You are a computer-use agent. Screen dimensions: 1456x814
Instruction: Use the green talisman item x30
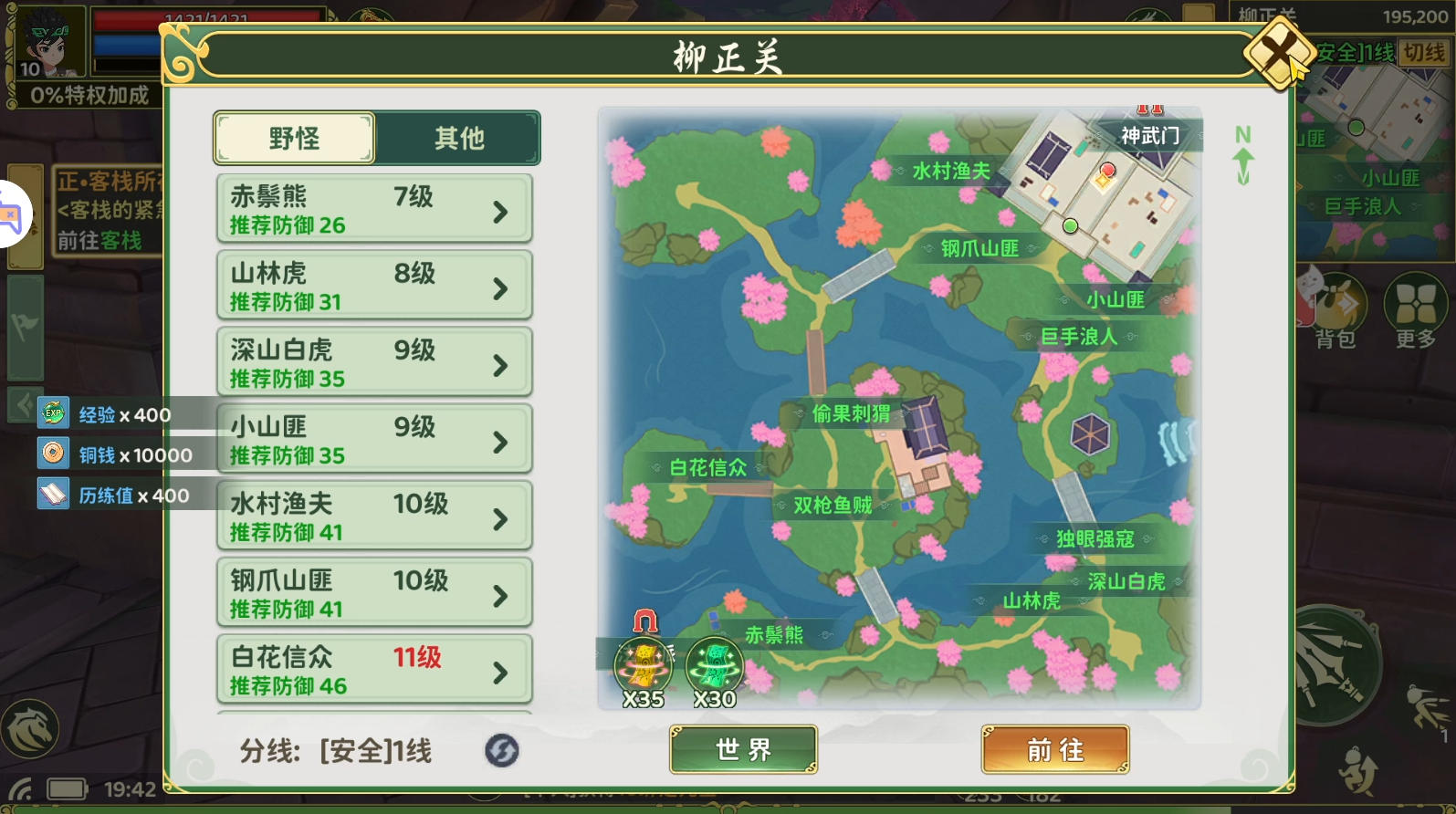(x=715, y=666)
